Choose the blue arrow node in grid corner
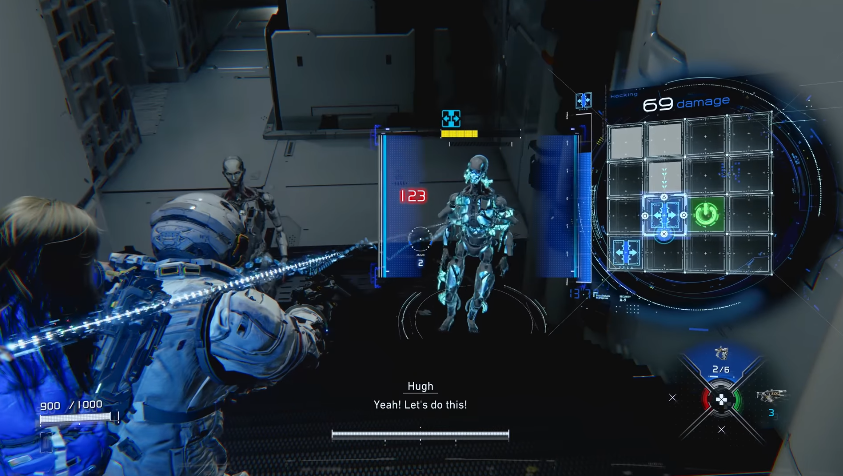The width and height of the screenshot is (843, 476). [626, 251]
